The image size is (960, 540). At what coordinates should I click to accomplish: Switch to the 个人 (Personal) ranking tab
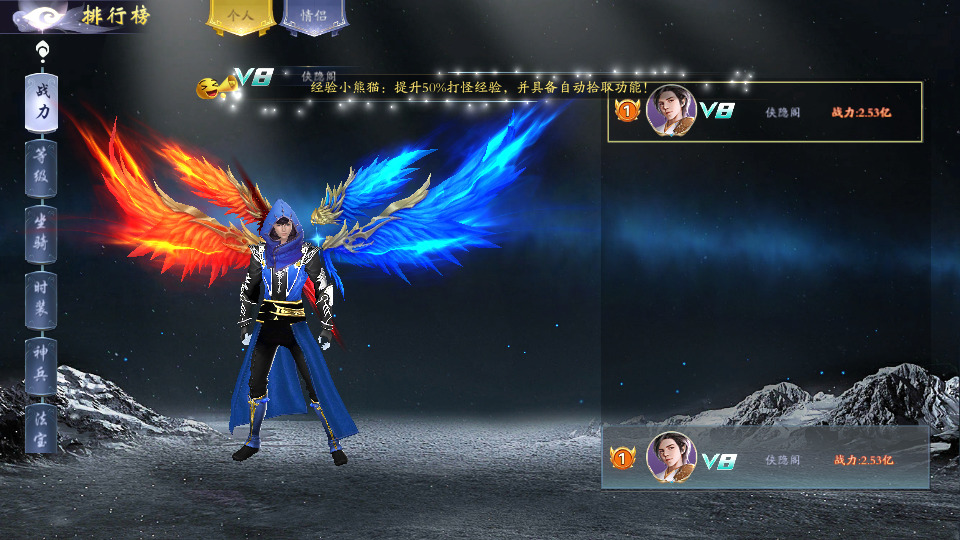point(241,17)
